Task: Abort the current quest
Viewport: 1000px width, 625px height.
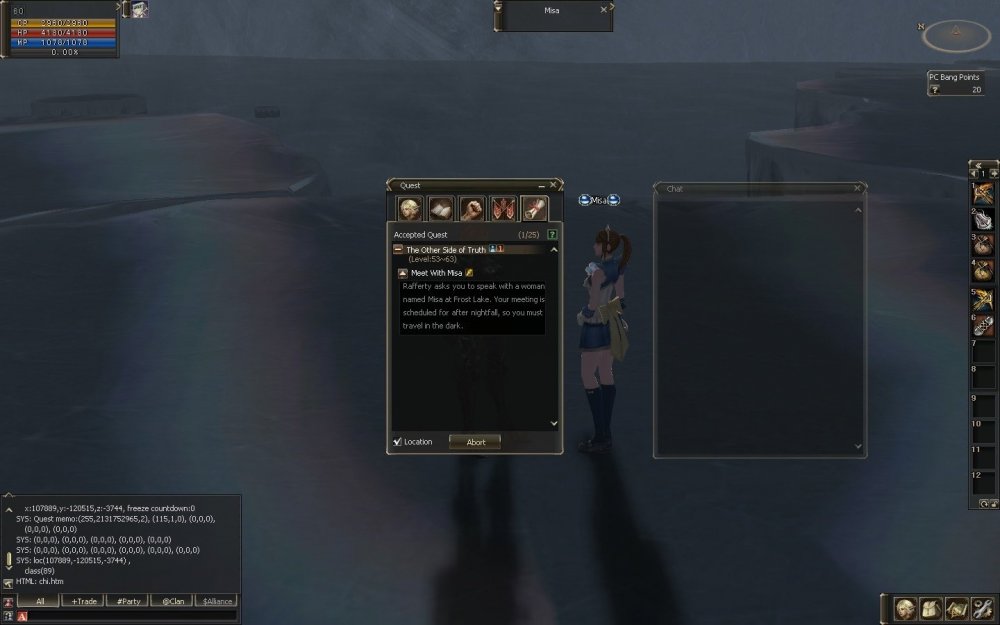Action: [475, 442]
